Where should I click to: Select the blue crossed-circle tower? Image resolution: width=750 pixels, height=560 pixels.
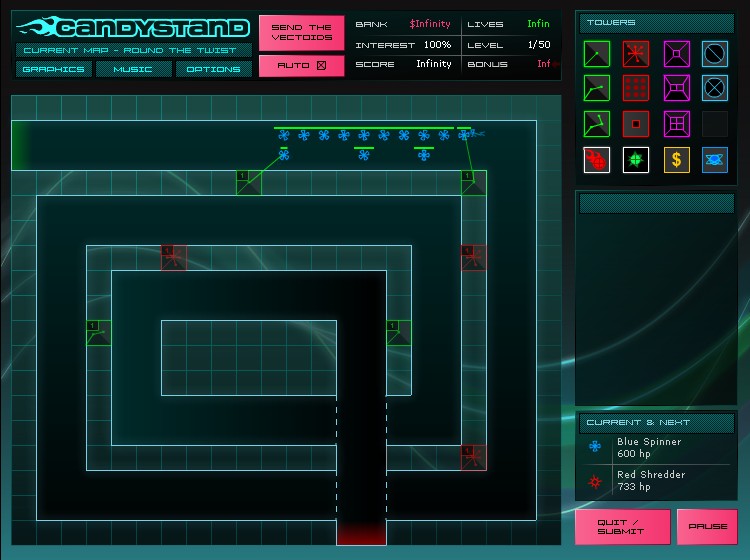tap(714, 88)
